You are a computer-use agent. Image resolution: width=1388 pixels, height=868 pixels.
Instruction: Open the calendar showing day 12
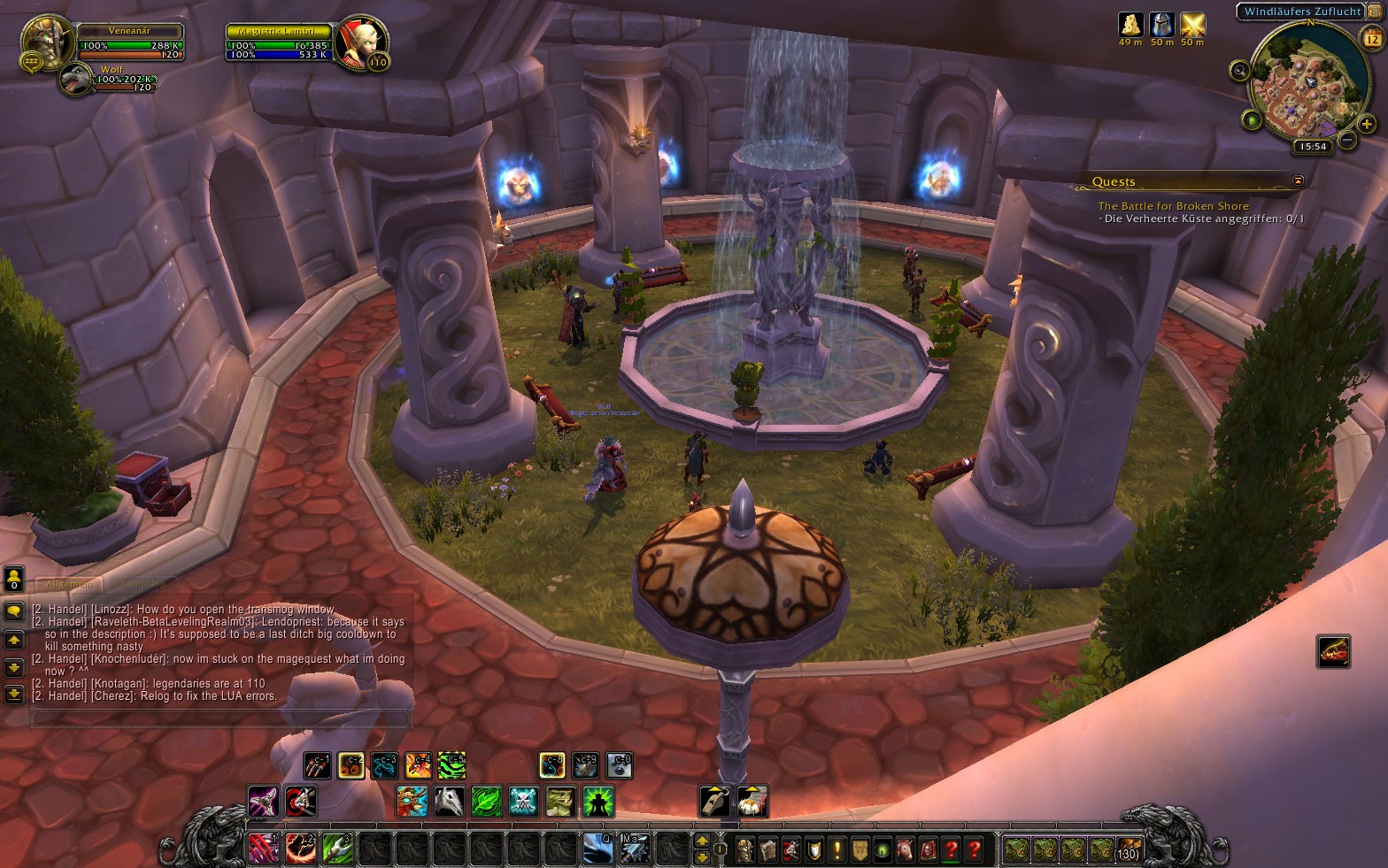[1371, 39]
